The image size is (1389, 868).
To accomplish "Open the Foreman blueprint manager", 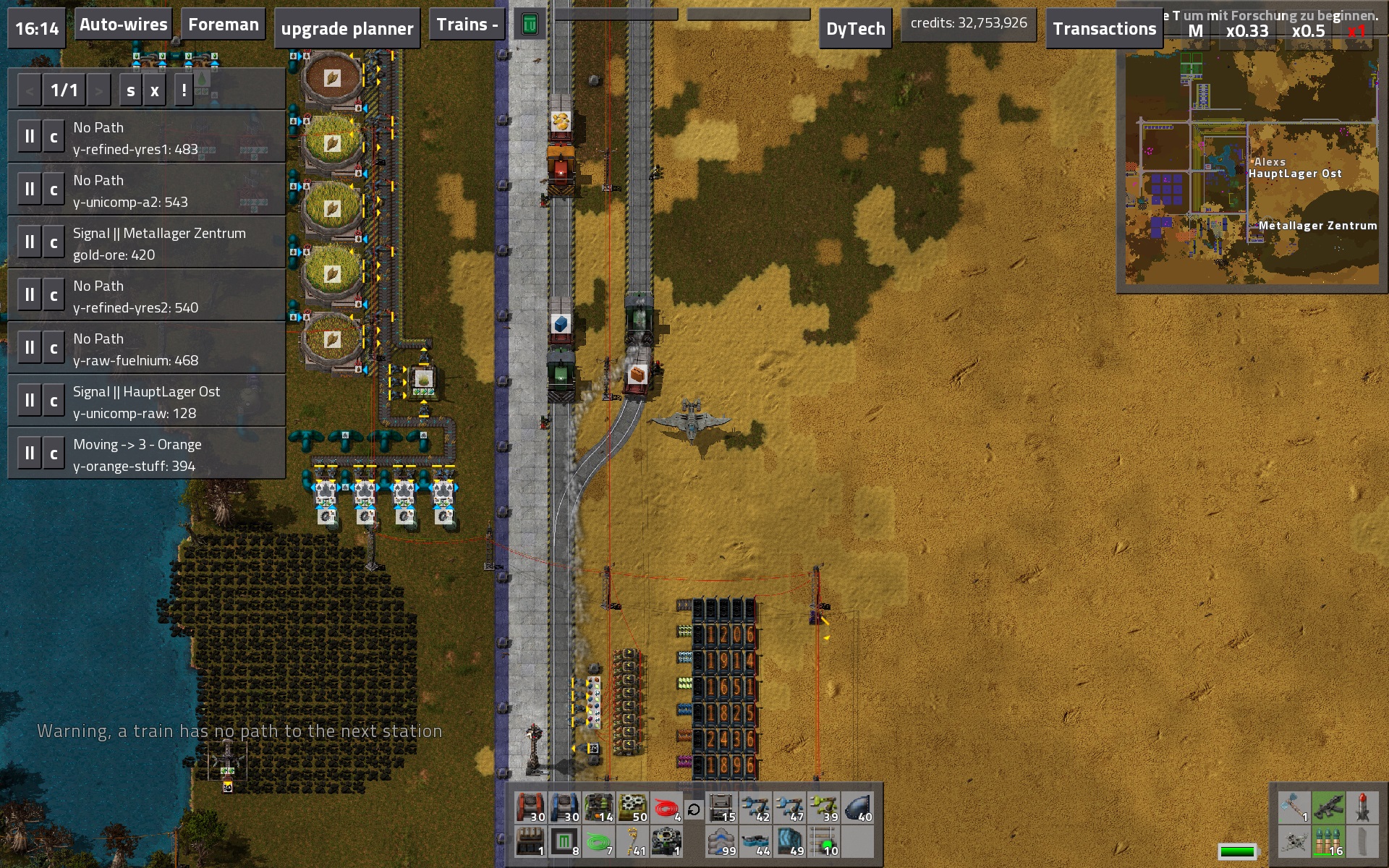I will point(223,25).
